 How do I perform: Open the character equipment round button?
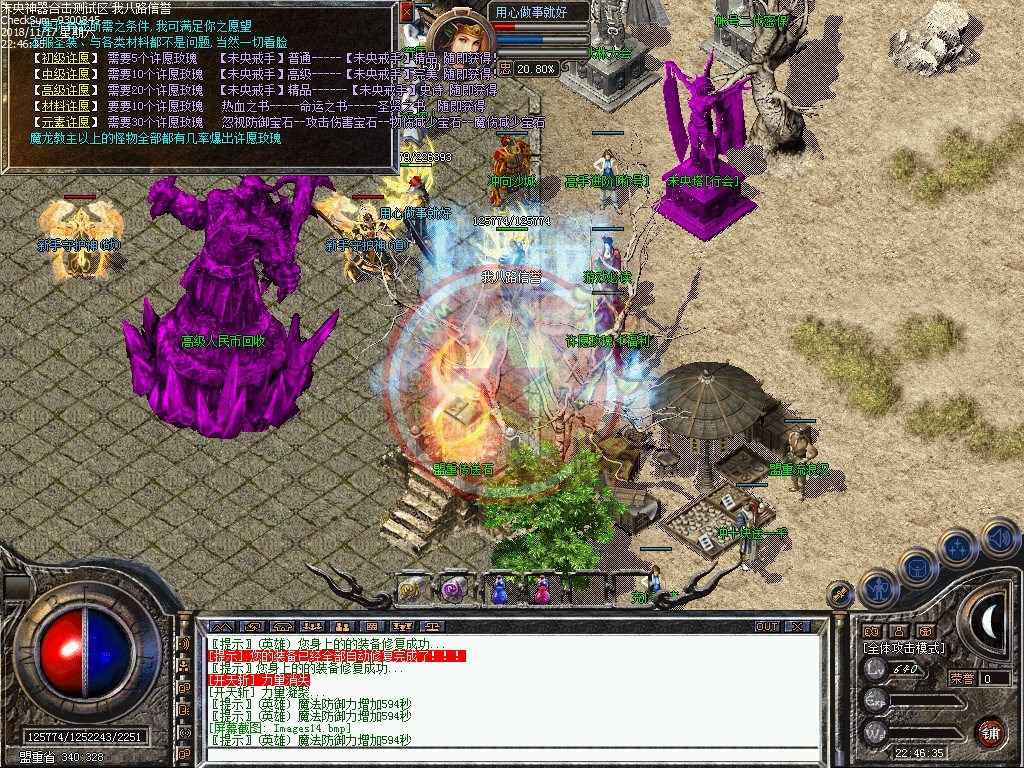pyautogui.click(x=879, y=589)
